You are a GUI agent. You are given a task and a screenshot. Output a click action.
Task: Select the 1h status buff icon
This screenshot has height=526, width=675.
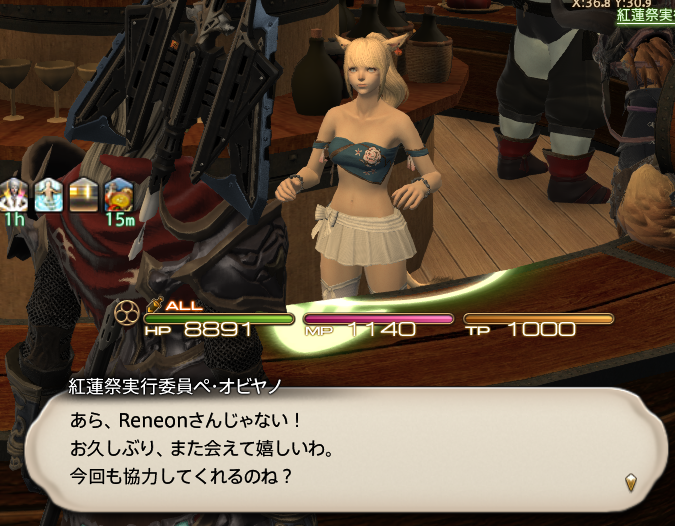[x=15, y=194]
